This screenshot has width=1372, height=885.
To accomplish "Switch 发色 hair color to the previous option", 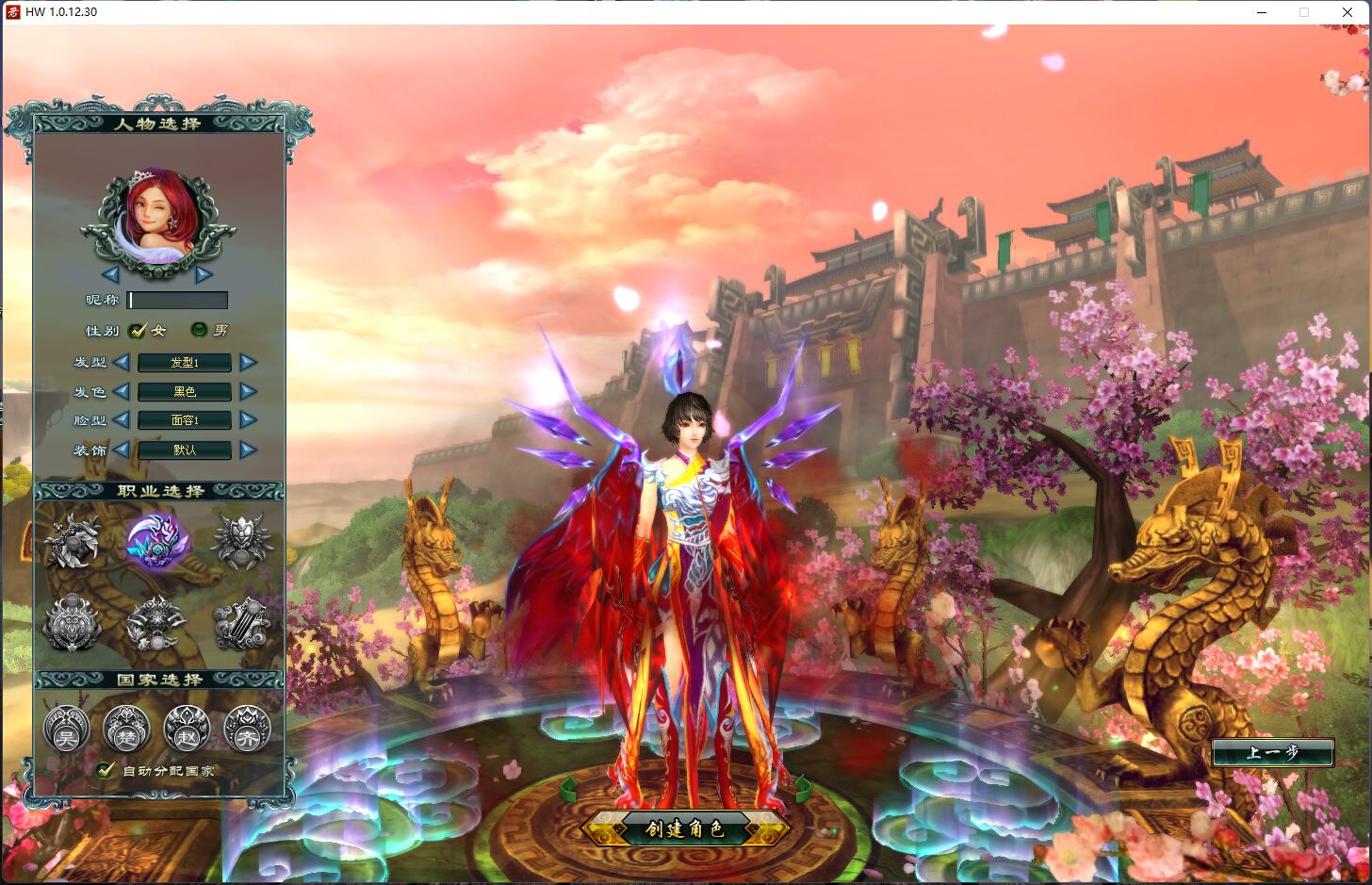I will [x=121, y=391].
